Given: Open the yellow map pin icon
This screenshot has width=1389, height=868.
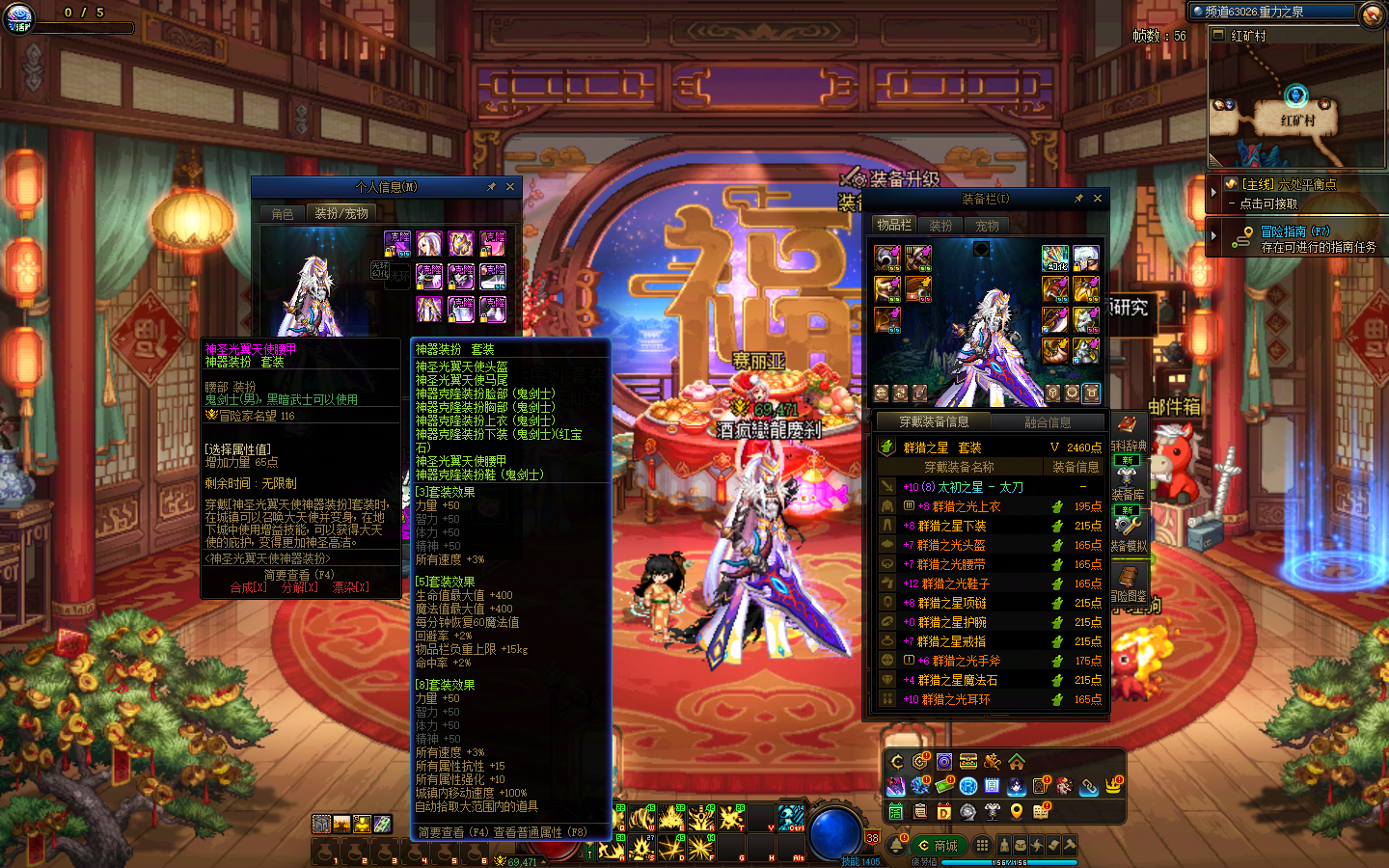Looking at the screenshot, I should click(1017, 812).
